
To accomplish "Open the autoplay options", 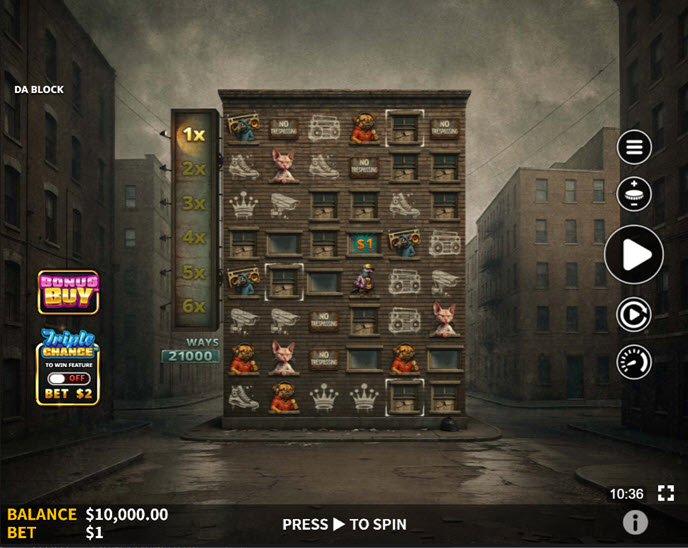I will pos(634,314).
